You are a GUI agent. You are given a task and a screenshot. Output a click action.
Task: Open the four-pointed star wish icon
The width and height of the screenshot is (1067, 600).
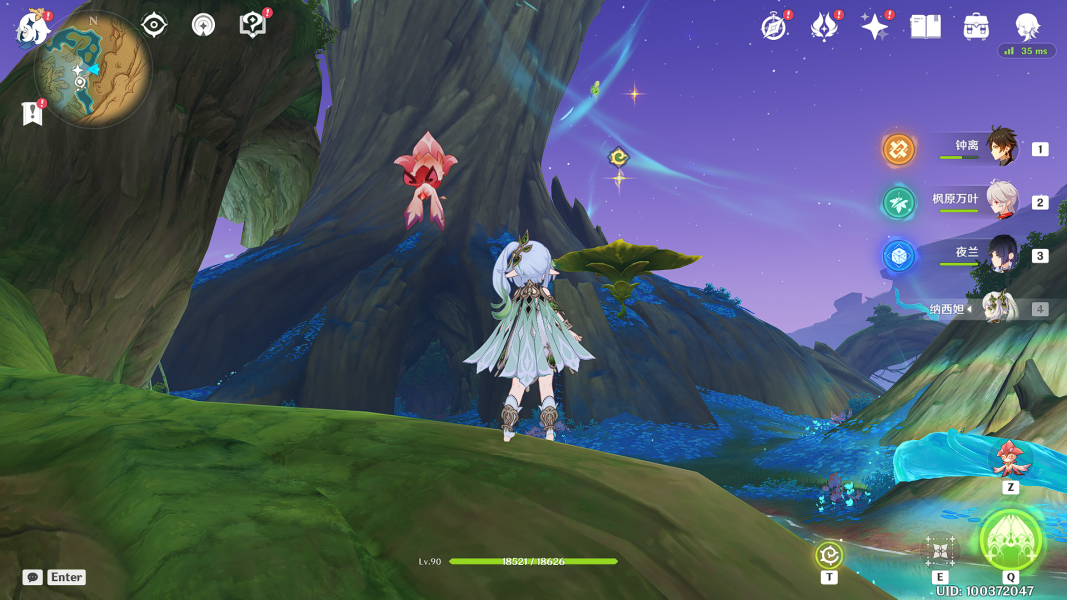point(875,27)
